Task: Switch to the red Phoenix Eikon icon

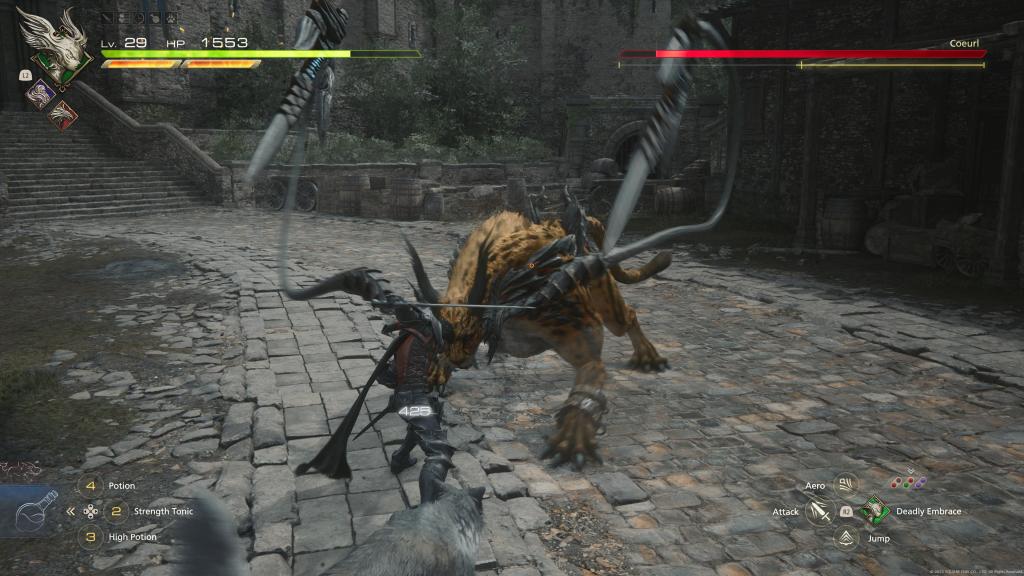Action: pos(62,114)
